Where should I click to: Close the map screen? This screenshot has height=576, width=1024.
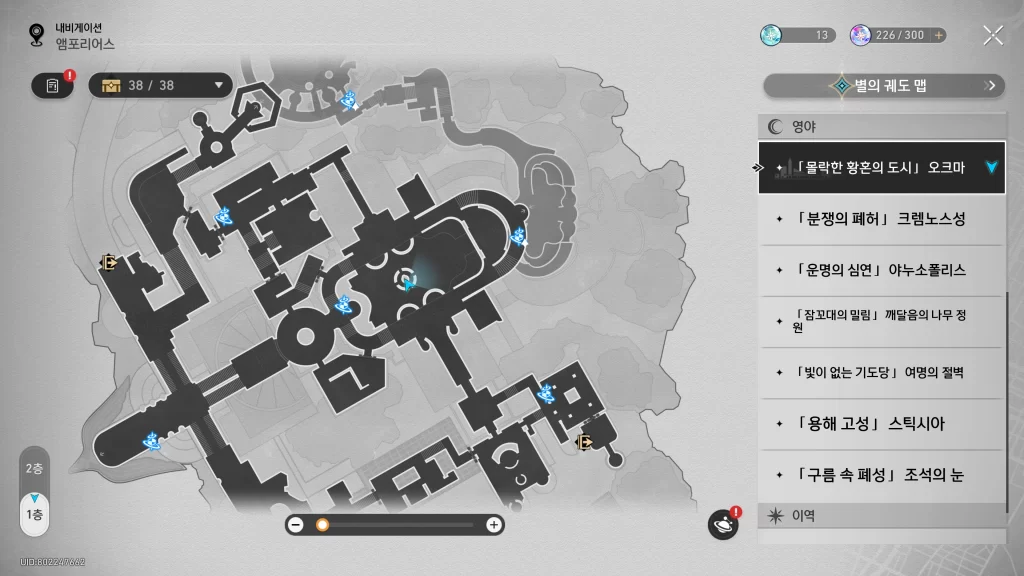coord(992,35)
